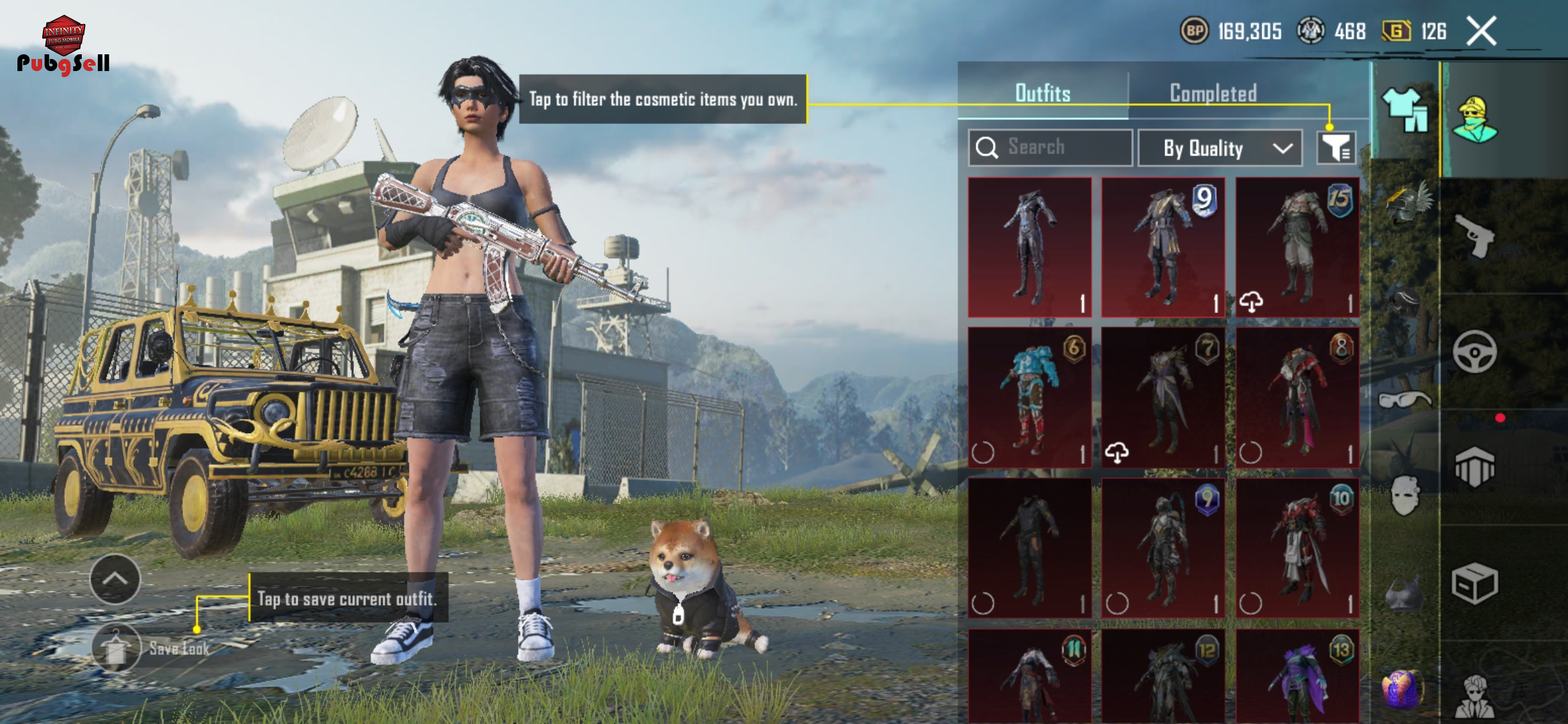1568x724 pixels.
Task: Choose the blue armored outfit numbered 6
Action: coord(1030,398)
